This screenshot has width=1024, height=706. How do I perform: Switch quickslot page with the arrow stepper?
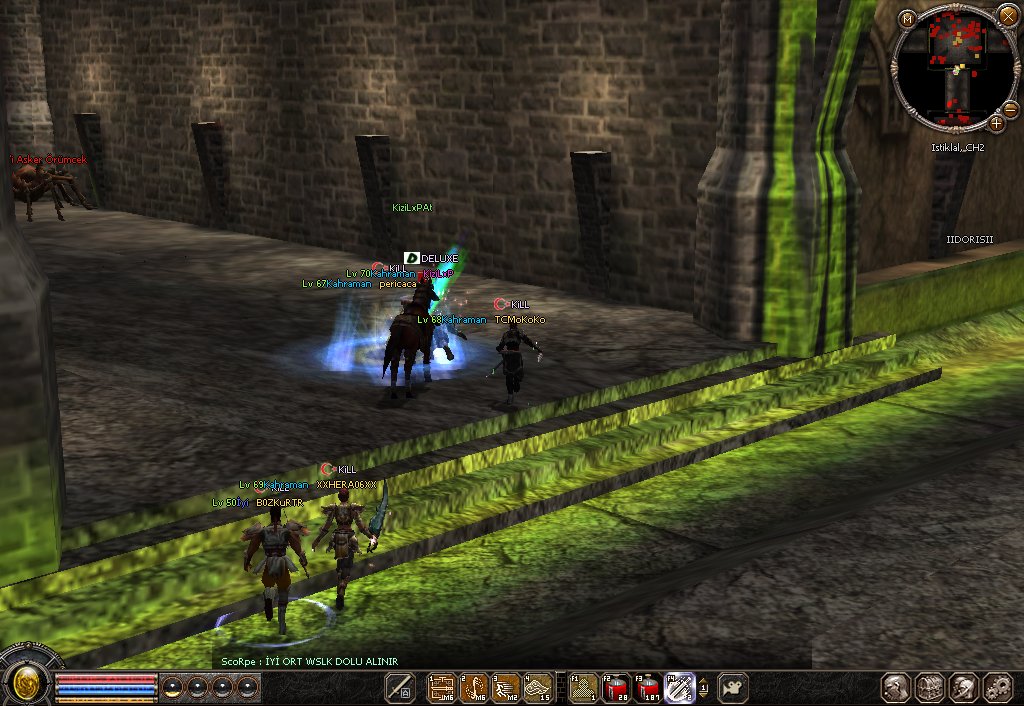pyautogui.click(x=703, y=687)
